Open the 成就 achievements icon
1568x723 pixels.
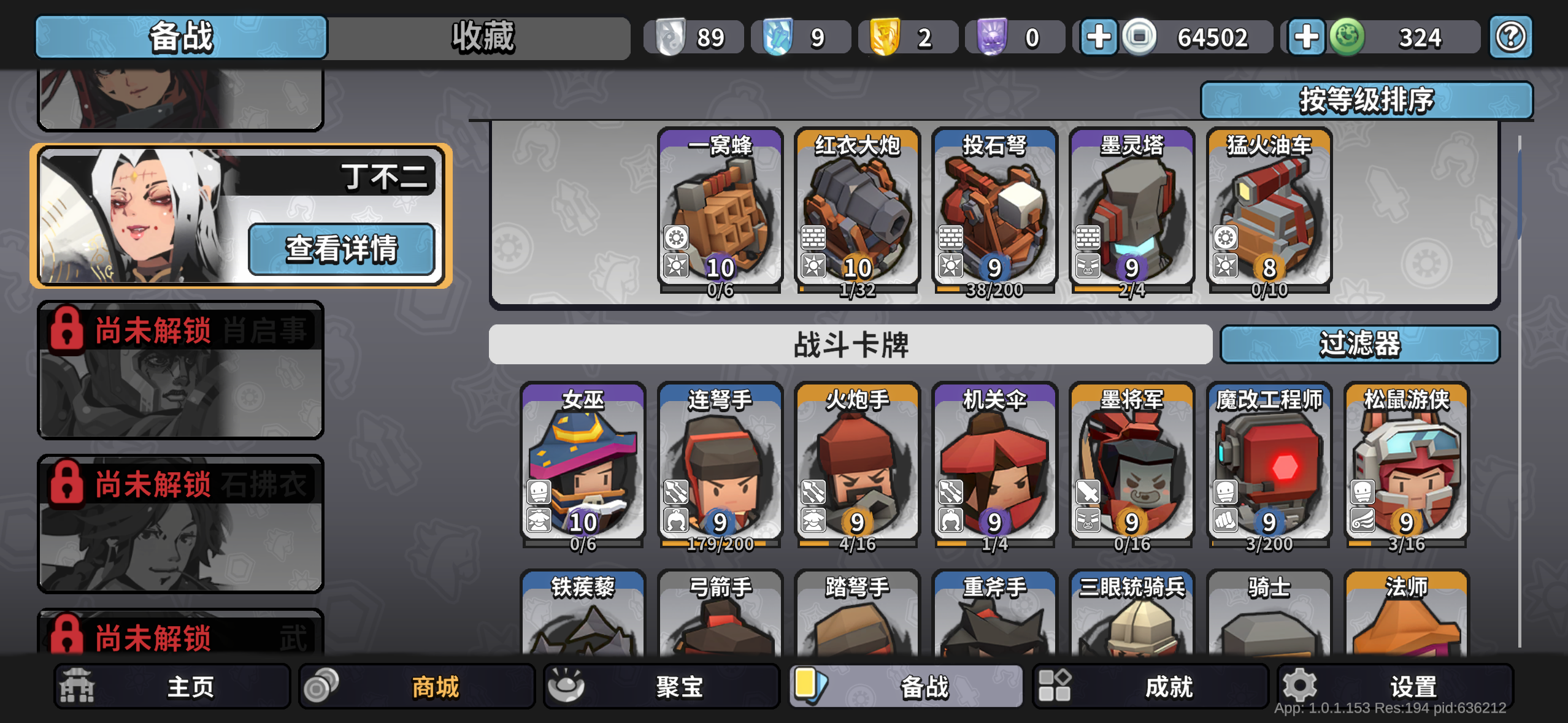1055,685
